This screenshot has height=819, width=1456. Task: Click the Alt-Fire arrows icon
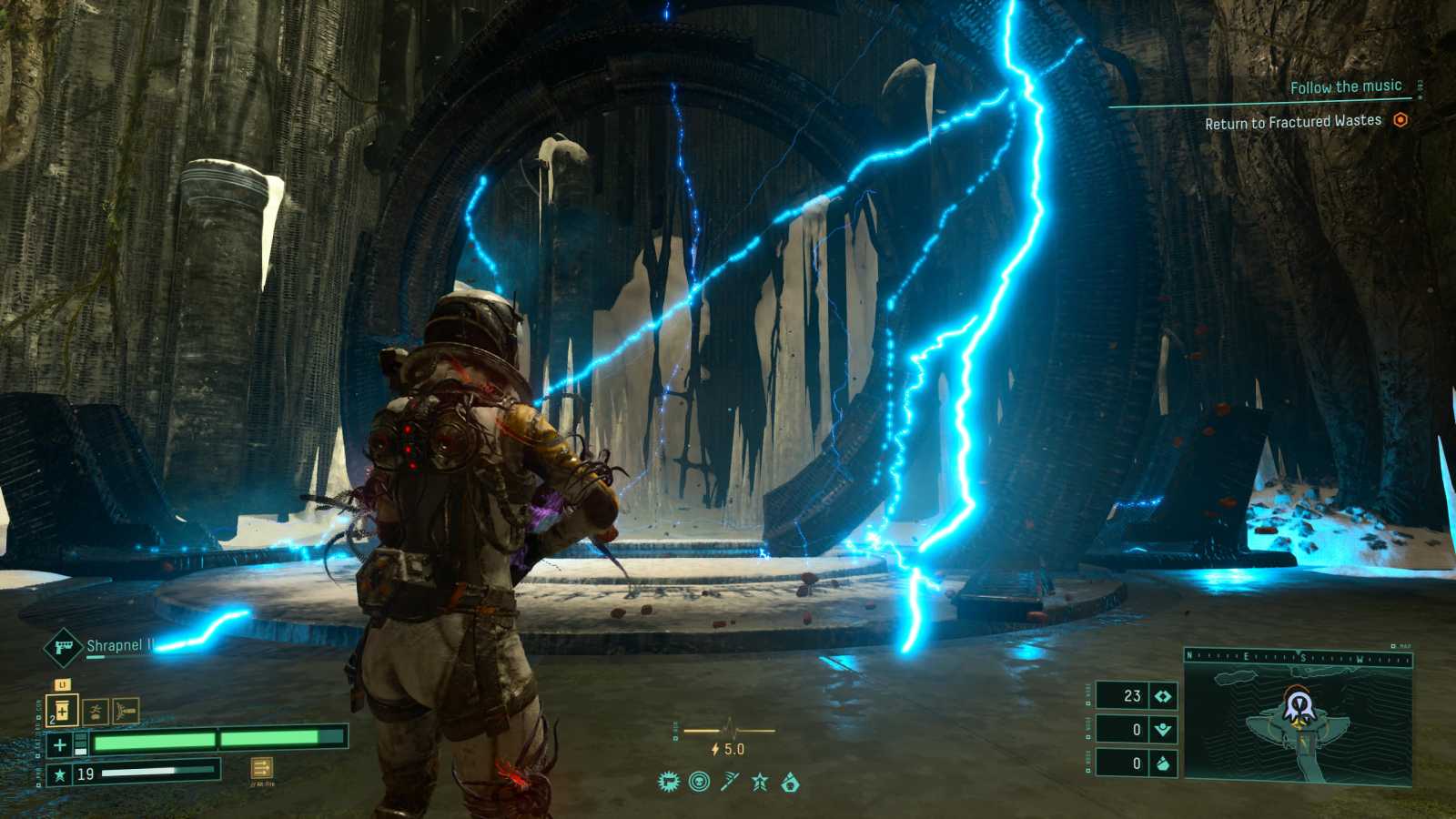tap(261, 768)
